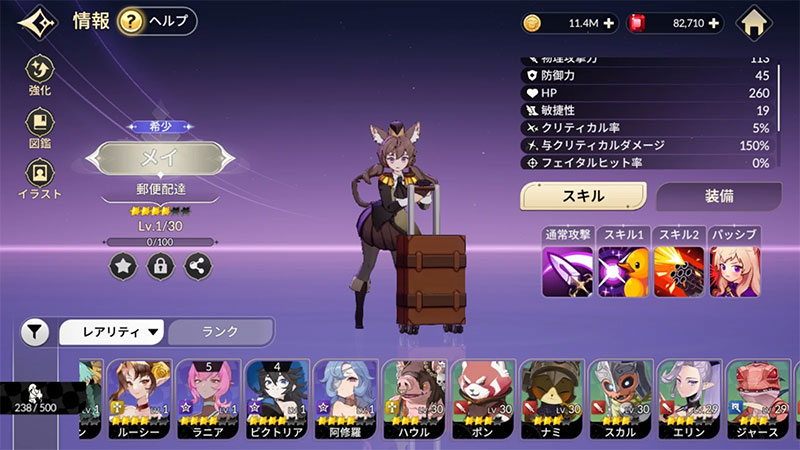View the スキル2 skill icon
Viewport: 800px width, 450px height.
pyautogui.click(x=679, y=272)
